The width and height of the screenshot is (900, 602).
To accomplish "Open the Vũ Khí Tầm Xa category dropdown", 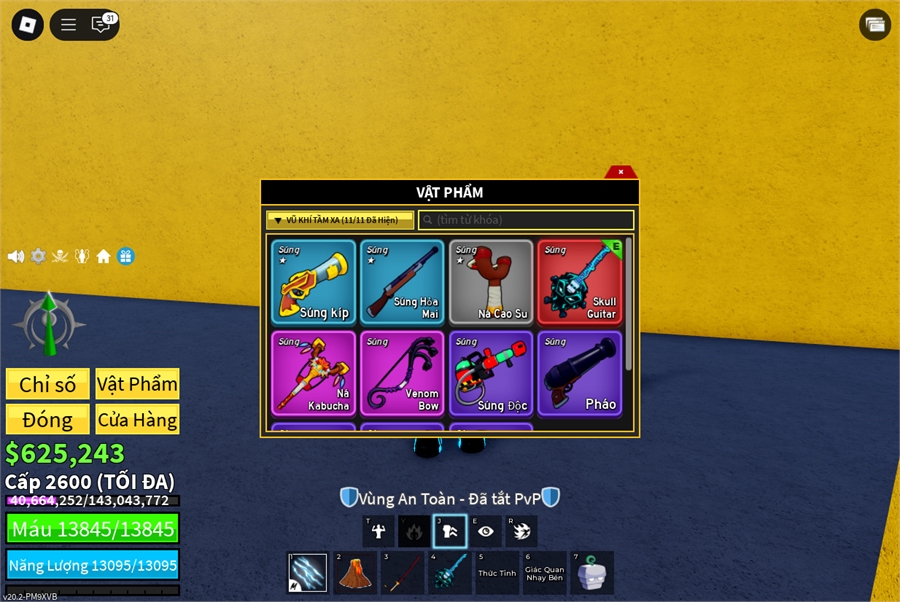I will coord(340,220).
